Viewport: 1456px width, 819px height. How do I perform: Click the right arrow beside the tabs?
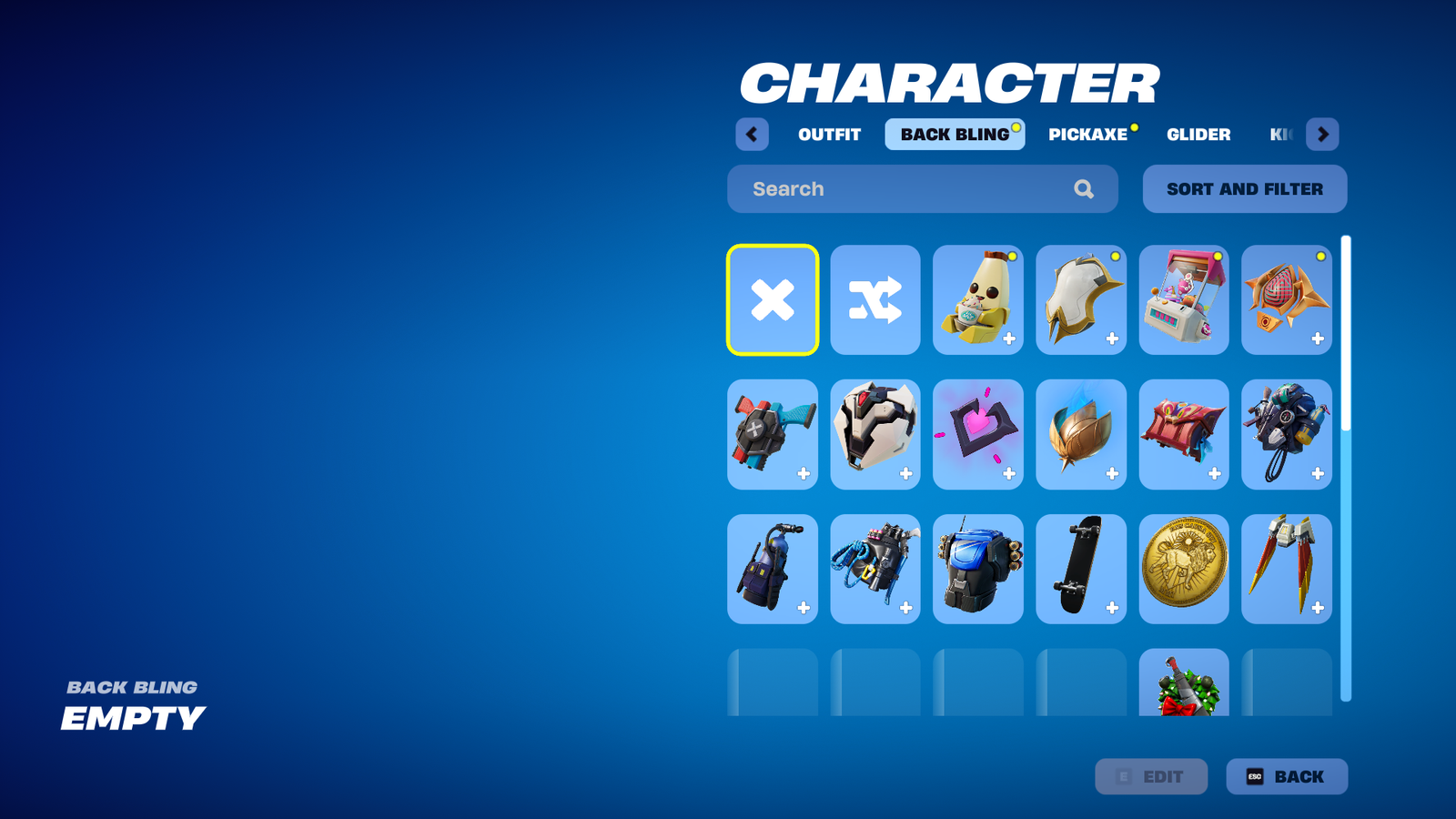click(1322, 135)
